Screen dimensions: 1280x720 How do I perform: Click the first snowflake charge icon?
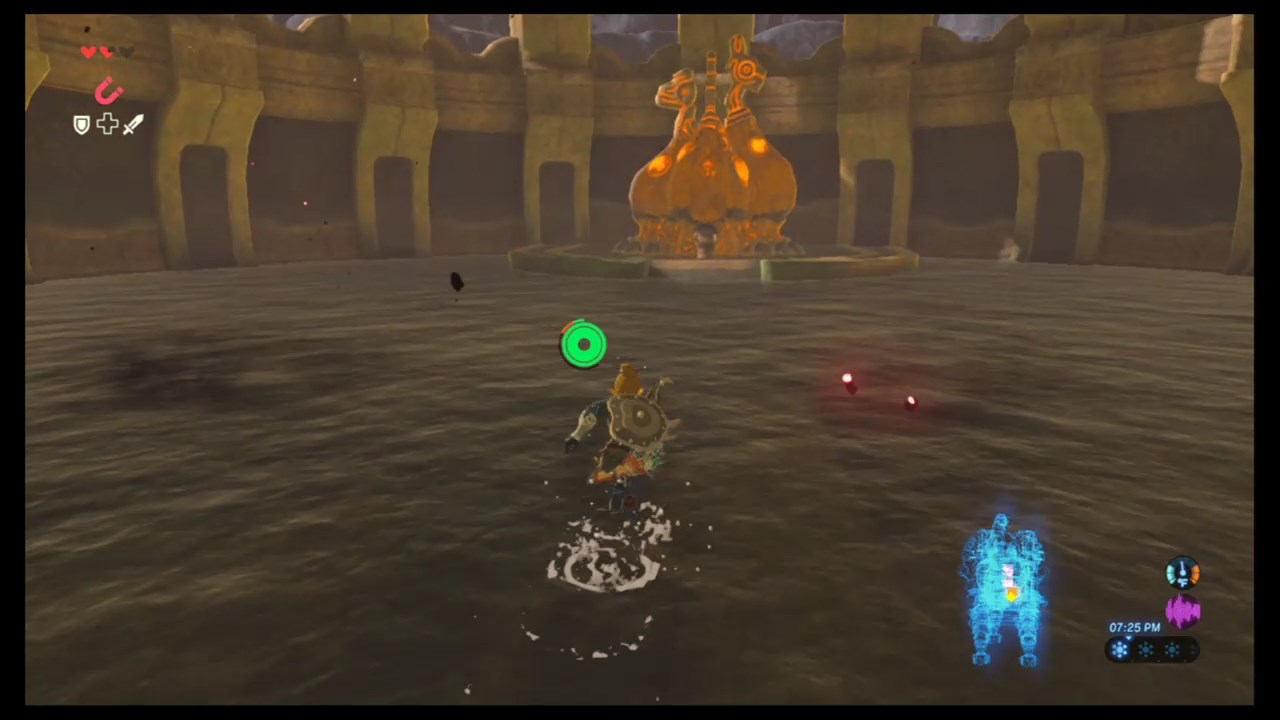pos(1119,649)
